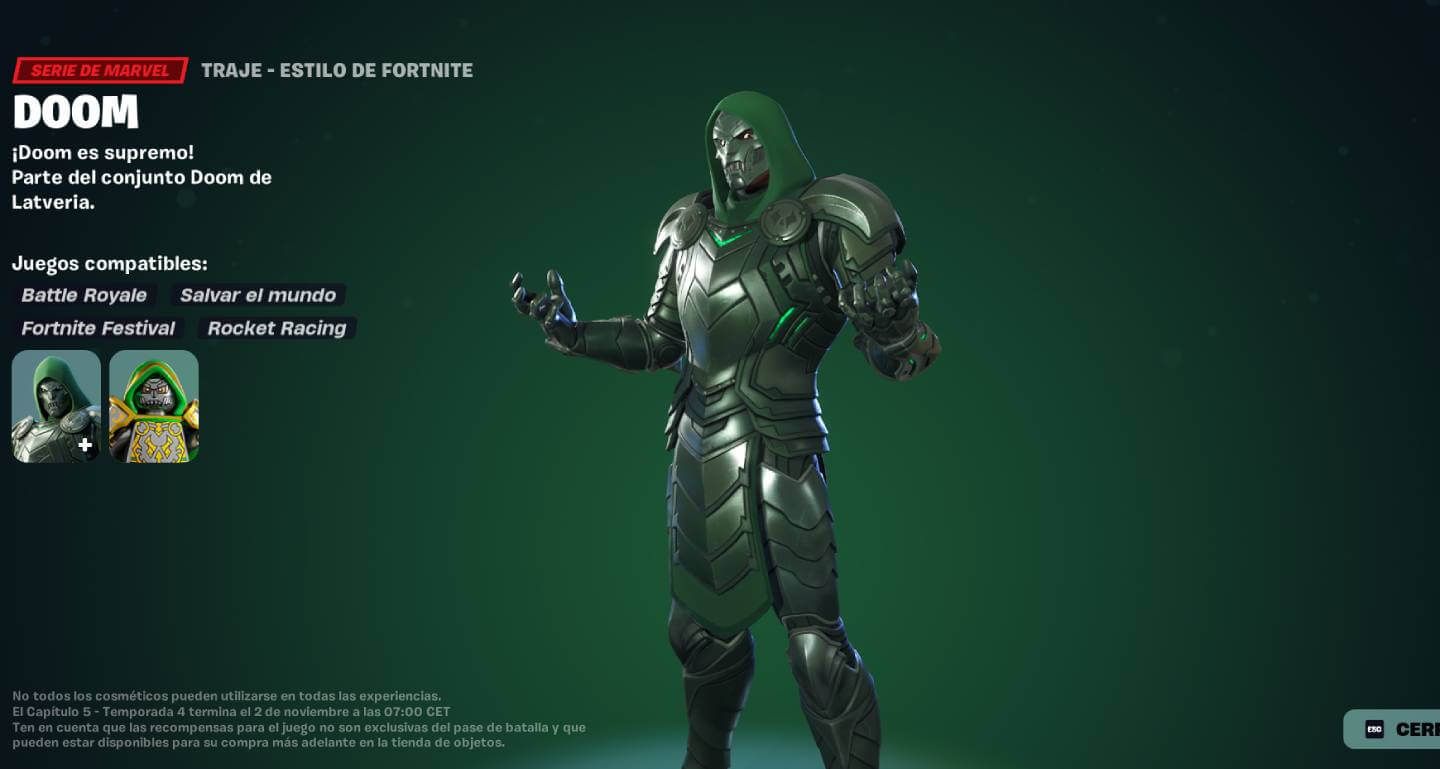Switch to the Traje - Estilo de Fortnite tab

tap(337, 70)
